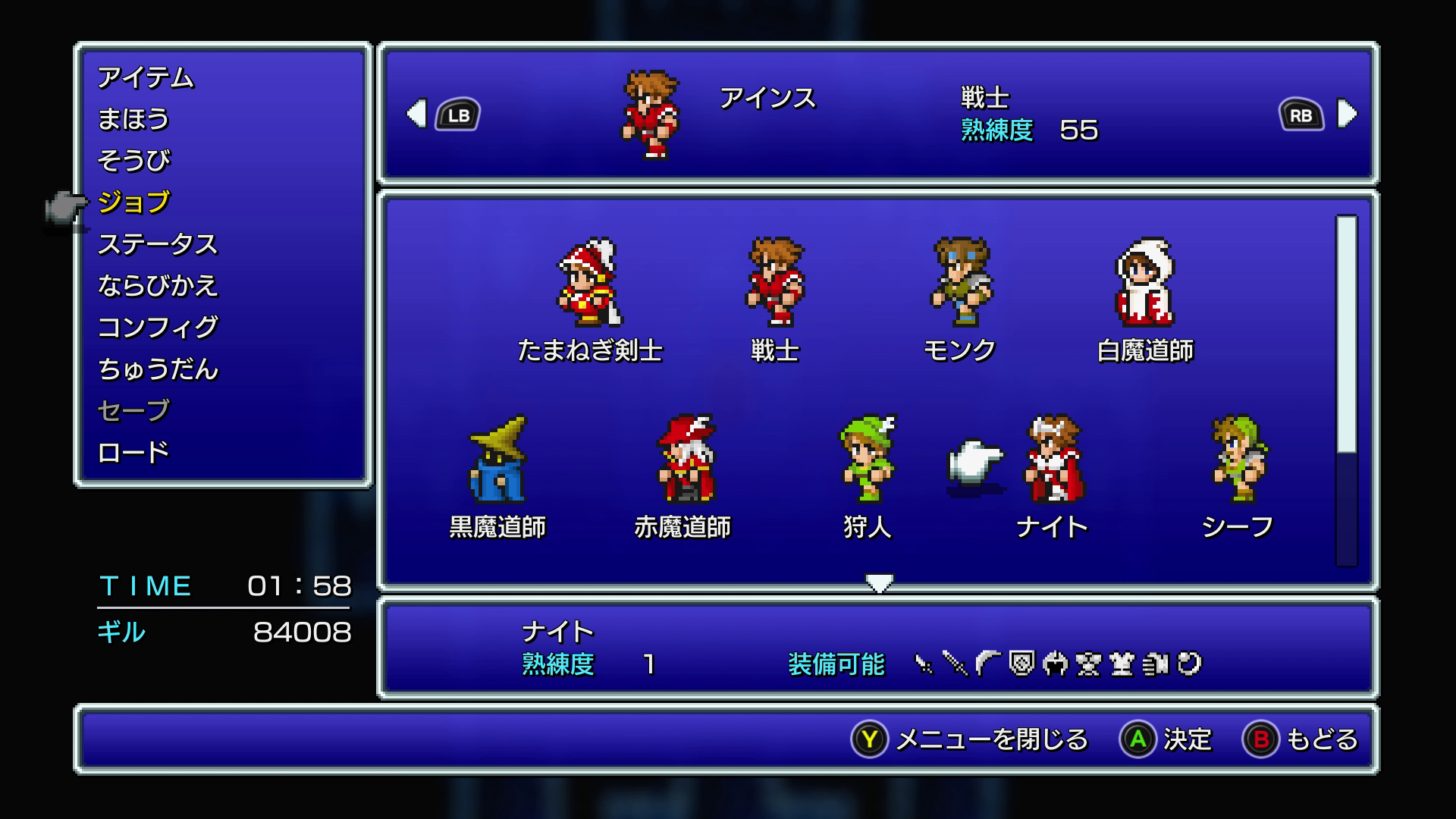1456x819 pixels.
Task: Click the ring equipment icon
Action: [1188, 665]
